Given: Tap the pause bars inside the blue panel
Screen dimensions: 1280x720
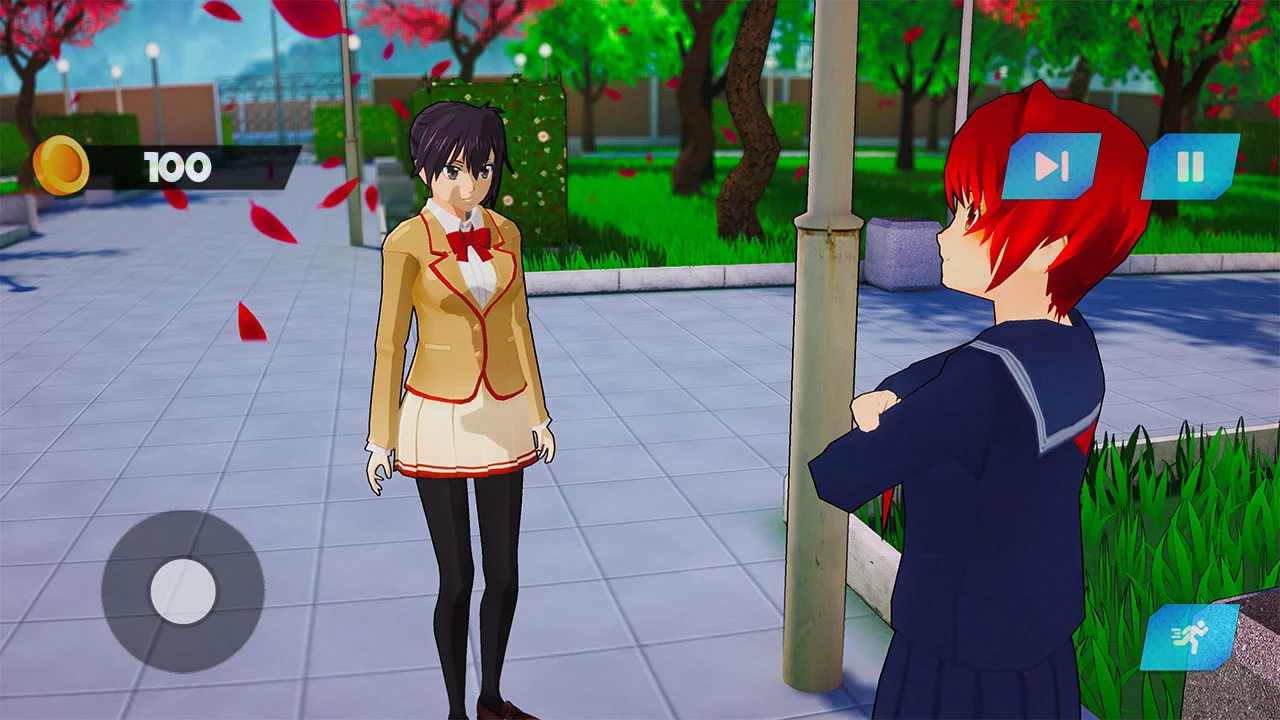Looking at the screenshot, I should click(x=1193, y=167).
